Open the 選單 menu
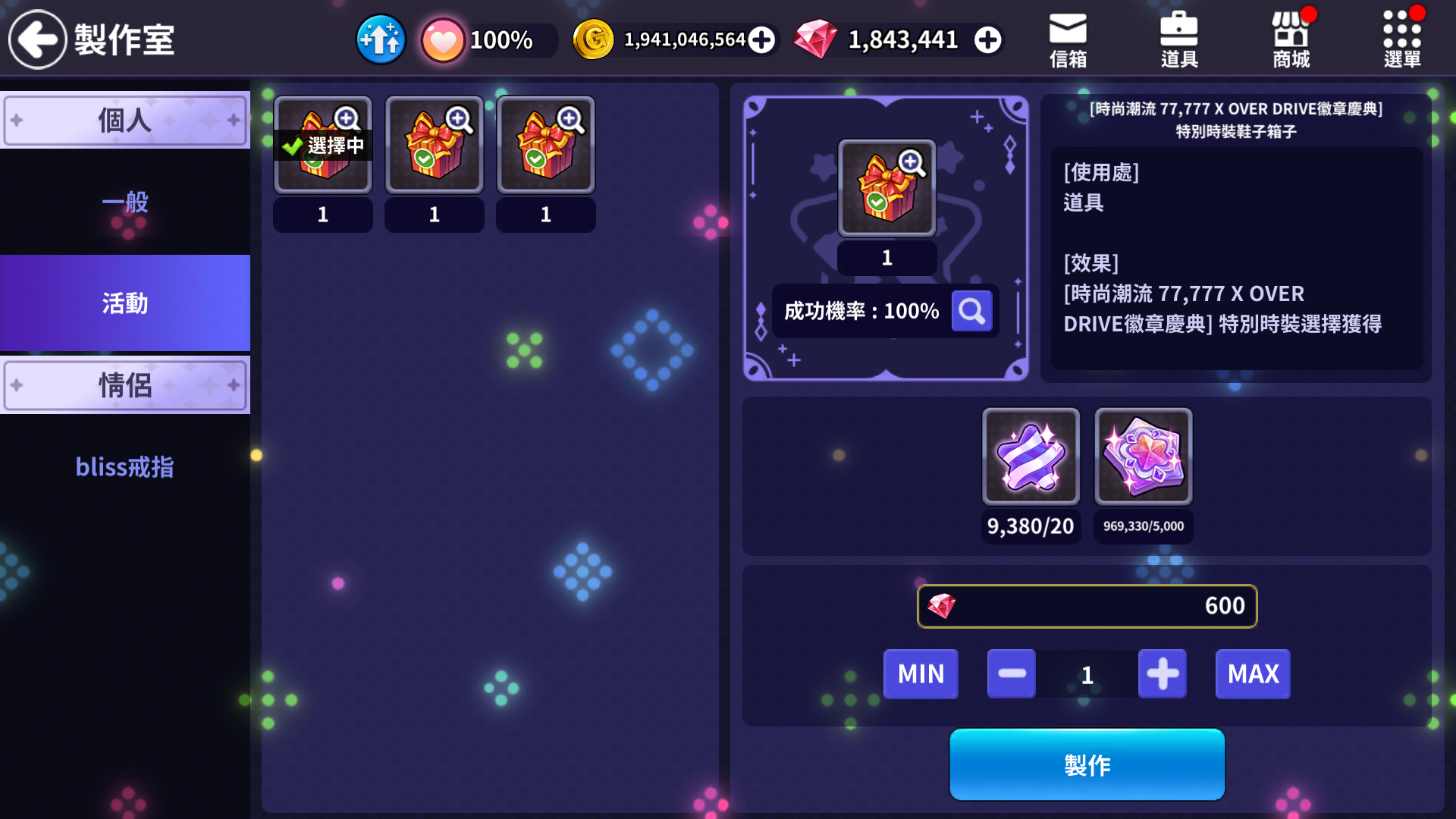The image size is (1456, 819). point(1402,39)
